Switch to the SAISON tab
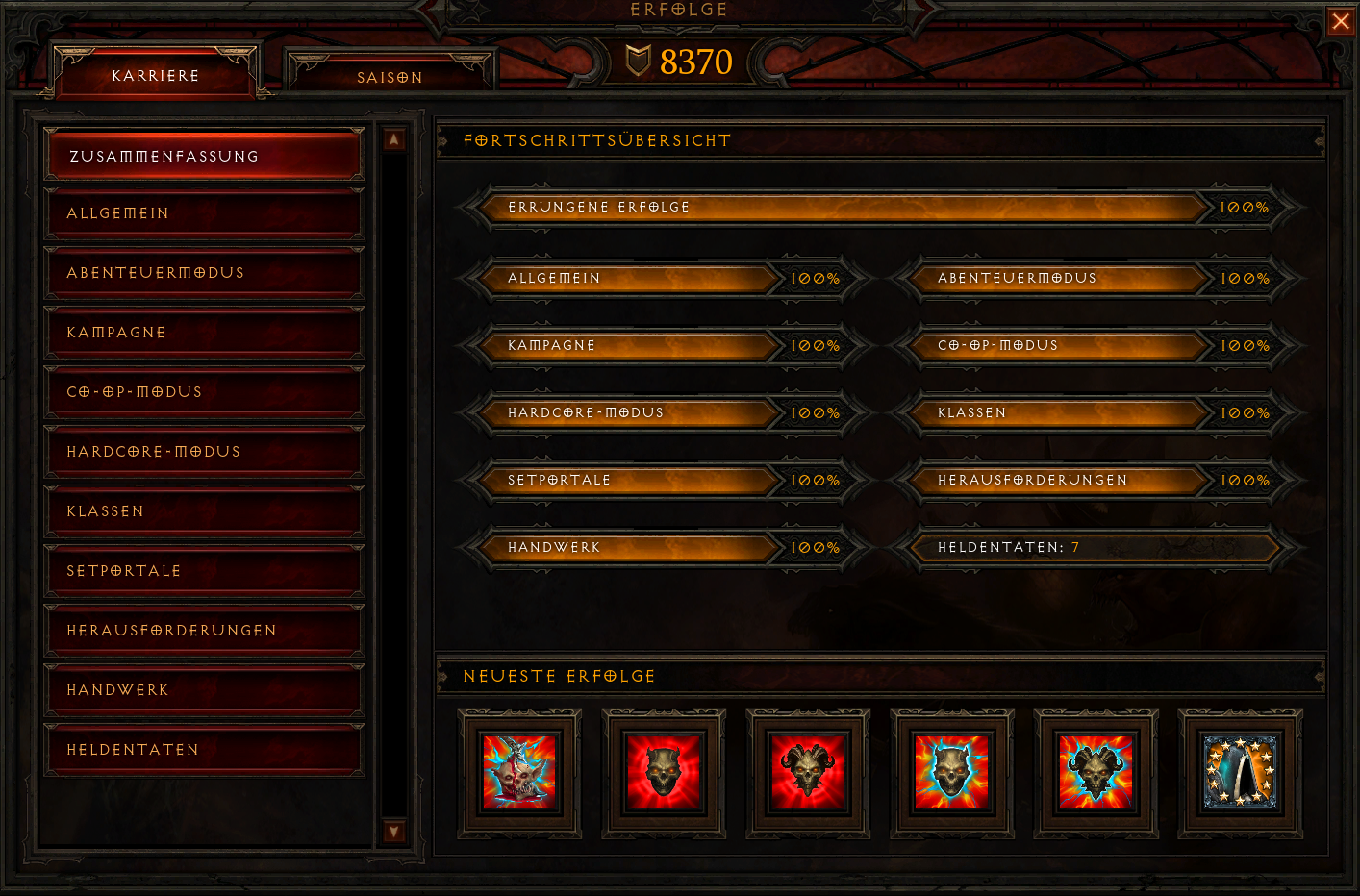The height and width of the screenshot is (896, 1360). tap(390, 77)
